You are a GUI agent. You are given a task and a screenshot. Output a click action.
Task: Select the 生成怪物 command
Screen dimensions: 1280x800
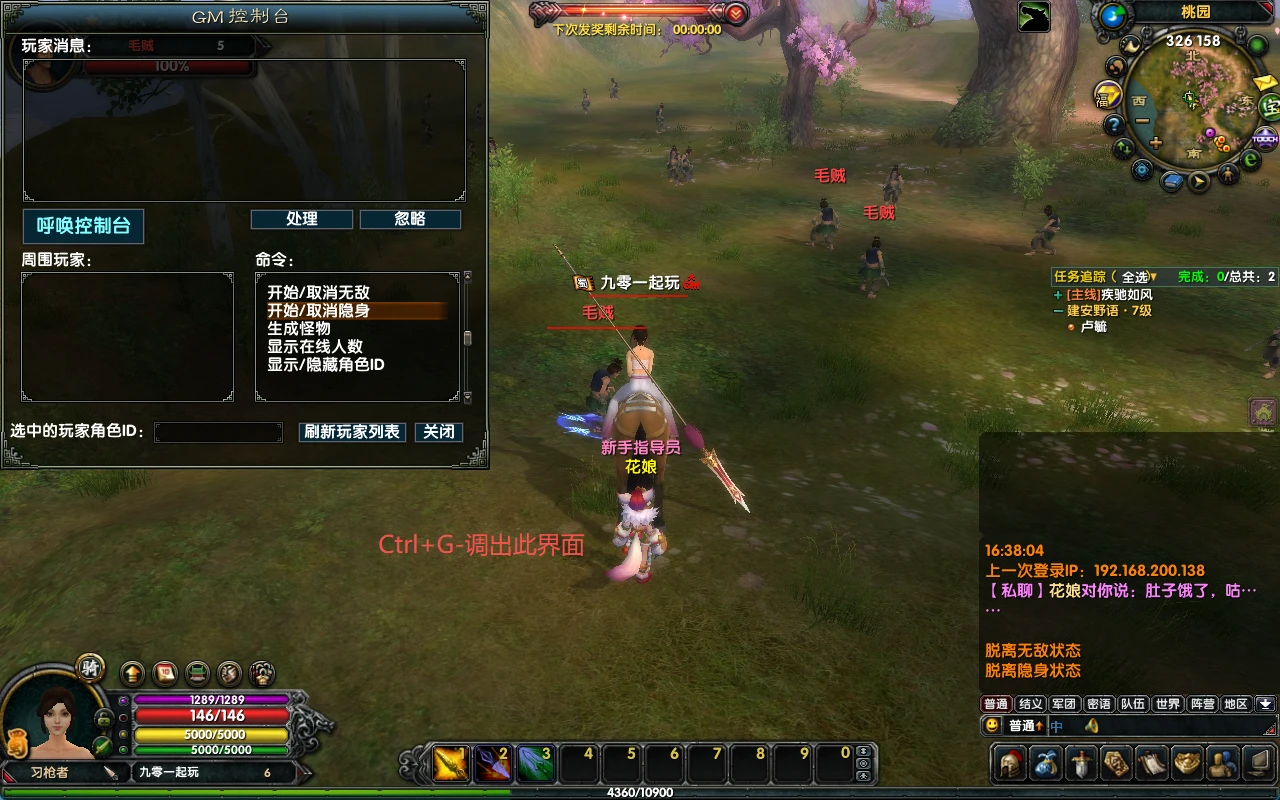(x=298, y=328)
